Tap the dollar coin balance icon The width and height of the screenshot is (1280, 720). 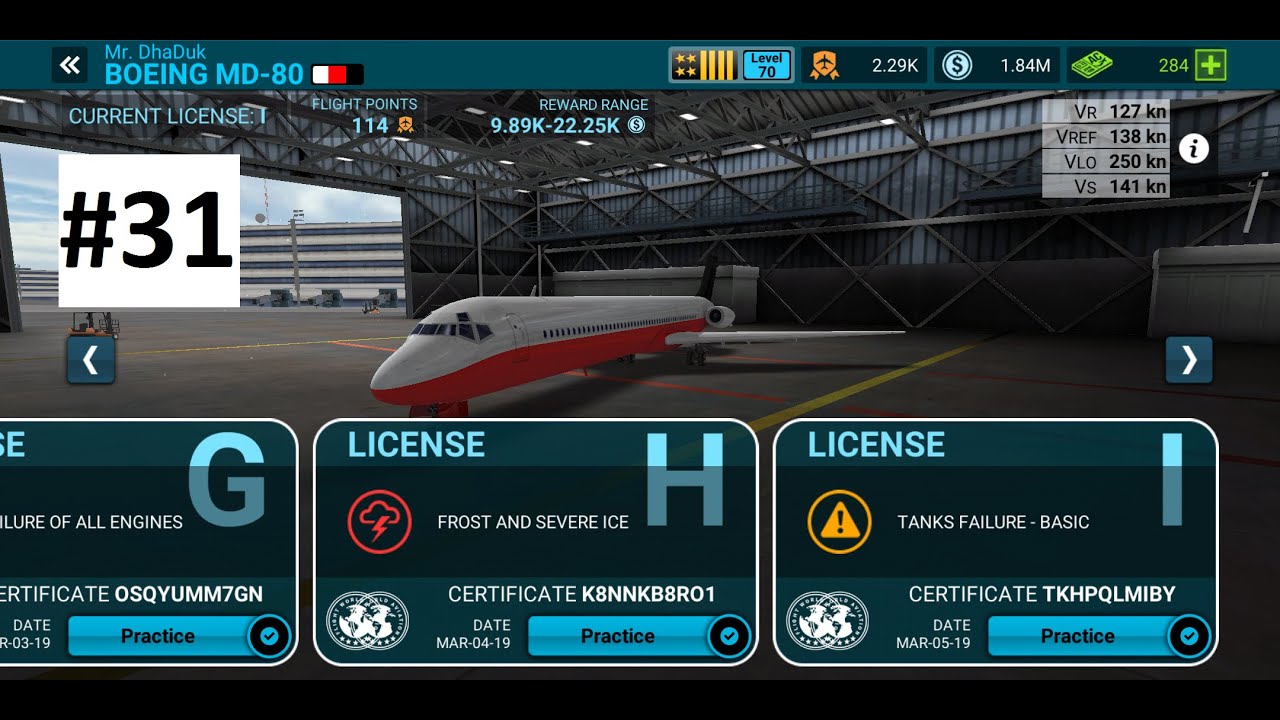(x=957, y=66)
